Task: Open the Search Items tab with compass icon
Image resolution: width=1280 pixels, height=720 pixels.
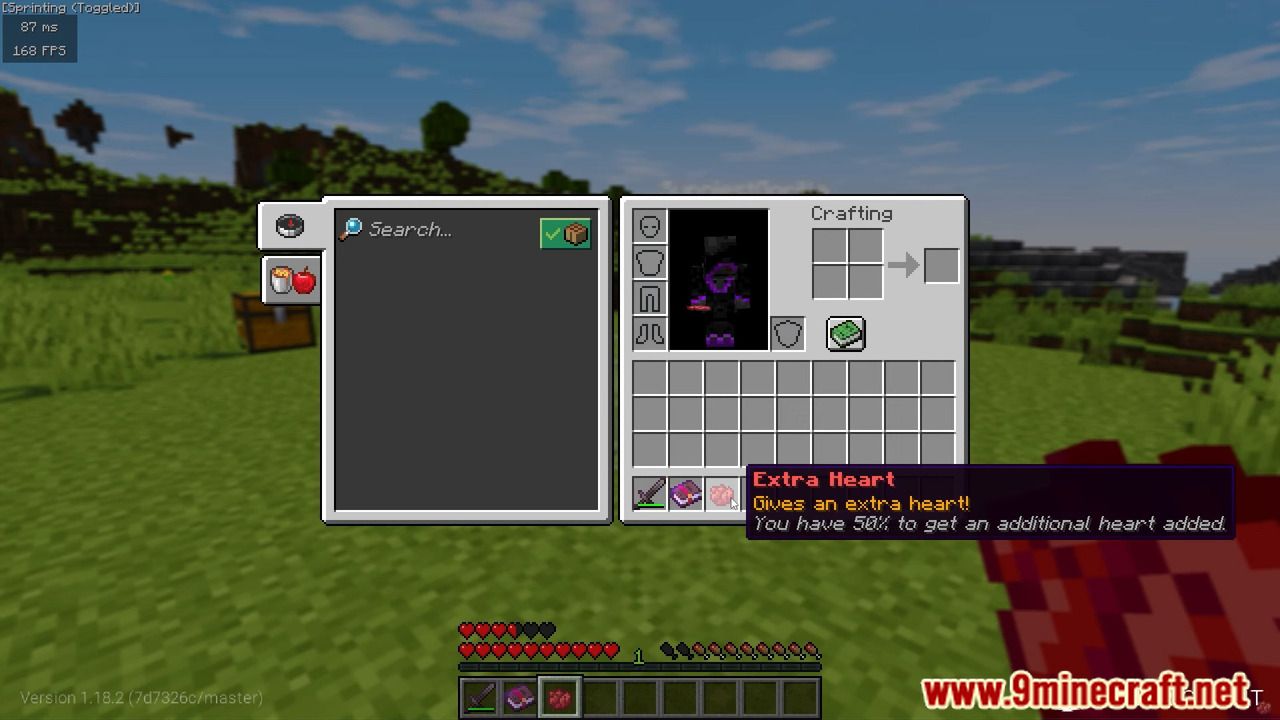Action: (x=289, y=224)
